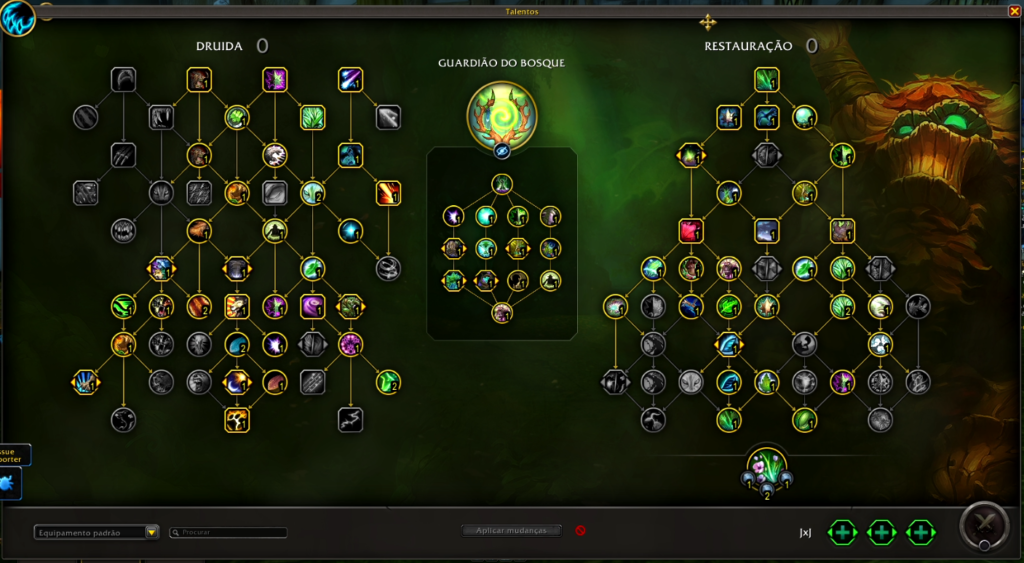This screenshot has width=1024, height=563.
Task: Click the red reset icon beside Aplicar mudanças
Action: (580, 530)
